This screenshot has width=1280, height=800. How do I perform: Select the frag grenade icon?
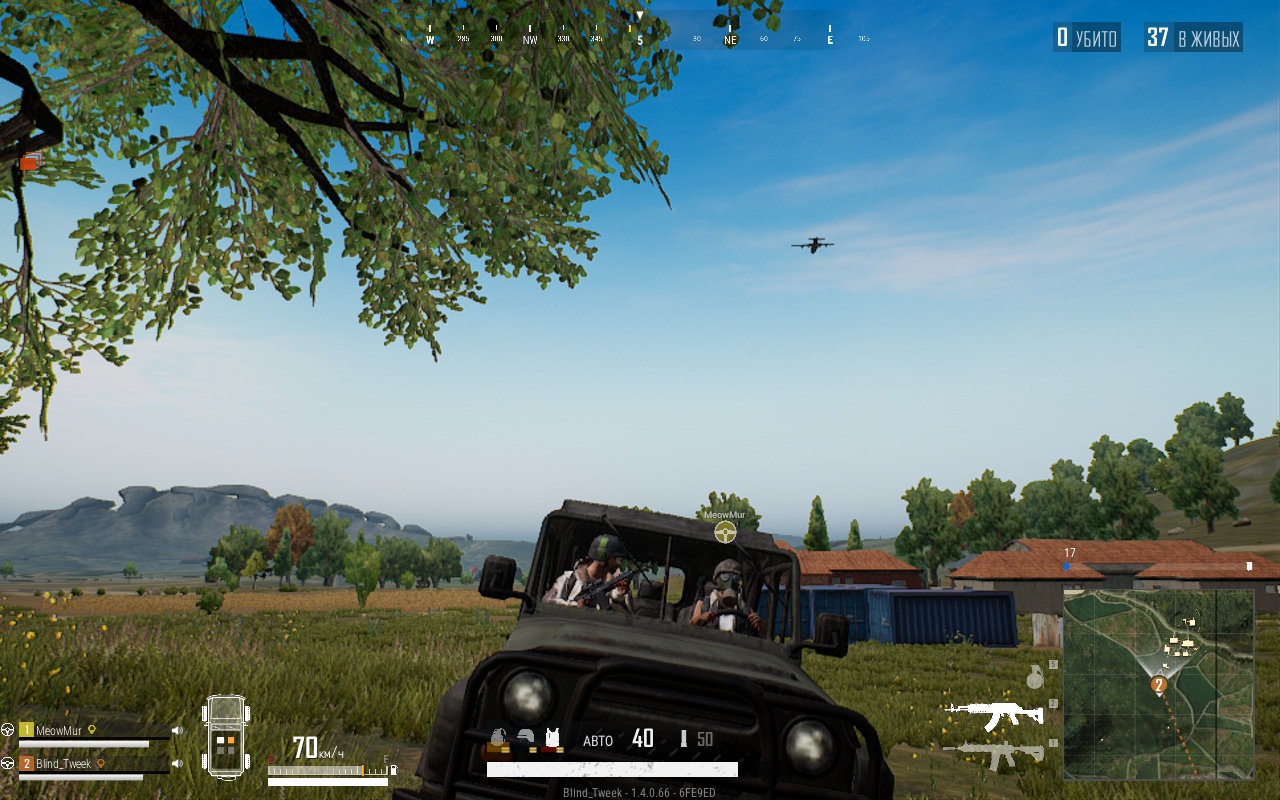pyautogui.click(x=1035, y=678)
